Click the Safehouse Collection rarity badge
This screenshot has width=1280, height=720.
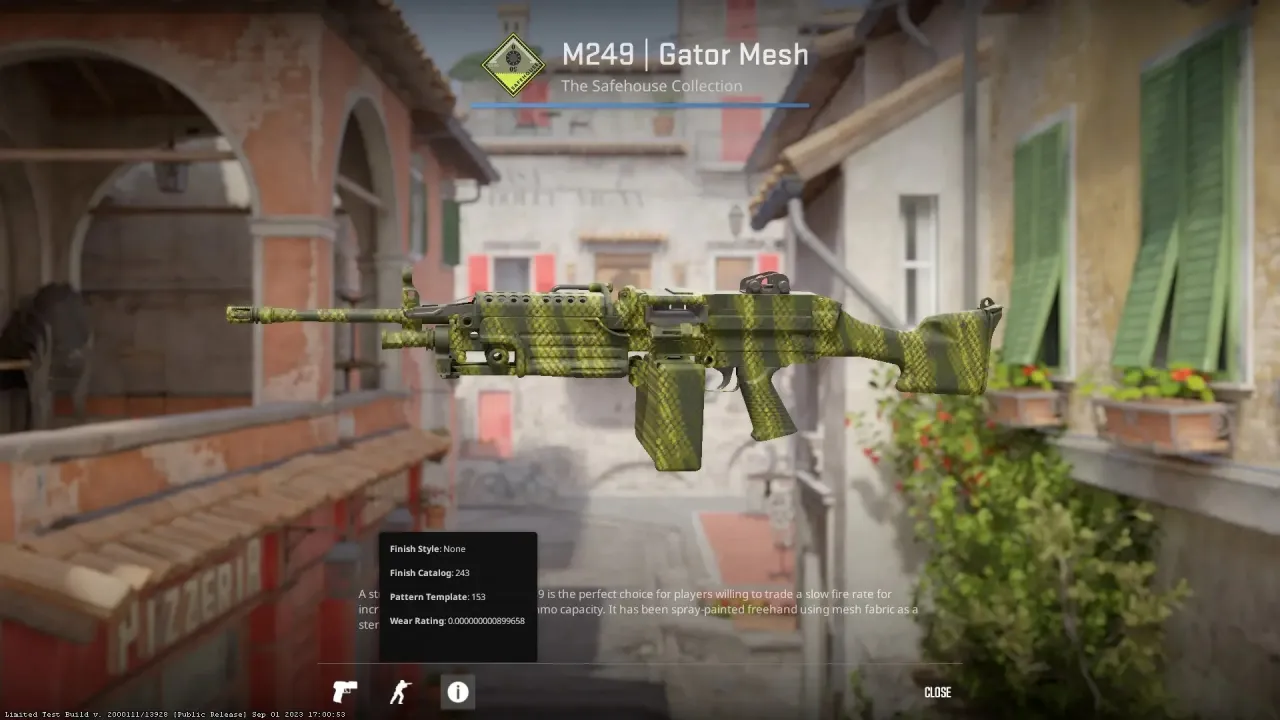[514, 62]
